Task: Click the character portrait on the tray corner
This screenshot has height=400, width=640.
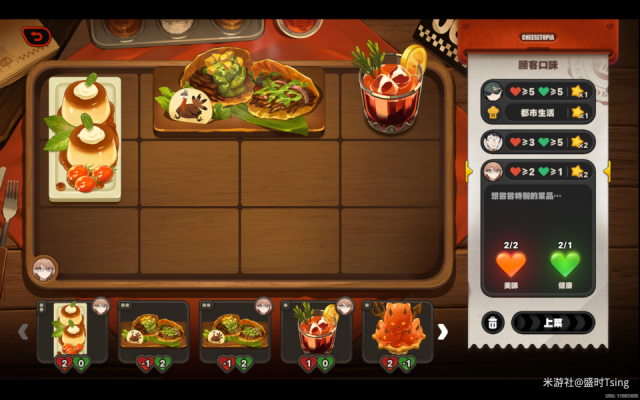Action: 44,269
